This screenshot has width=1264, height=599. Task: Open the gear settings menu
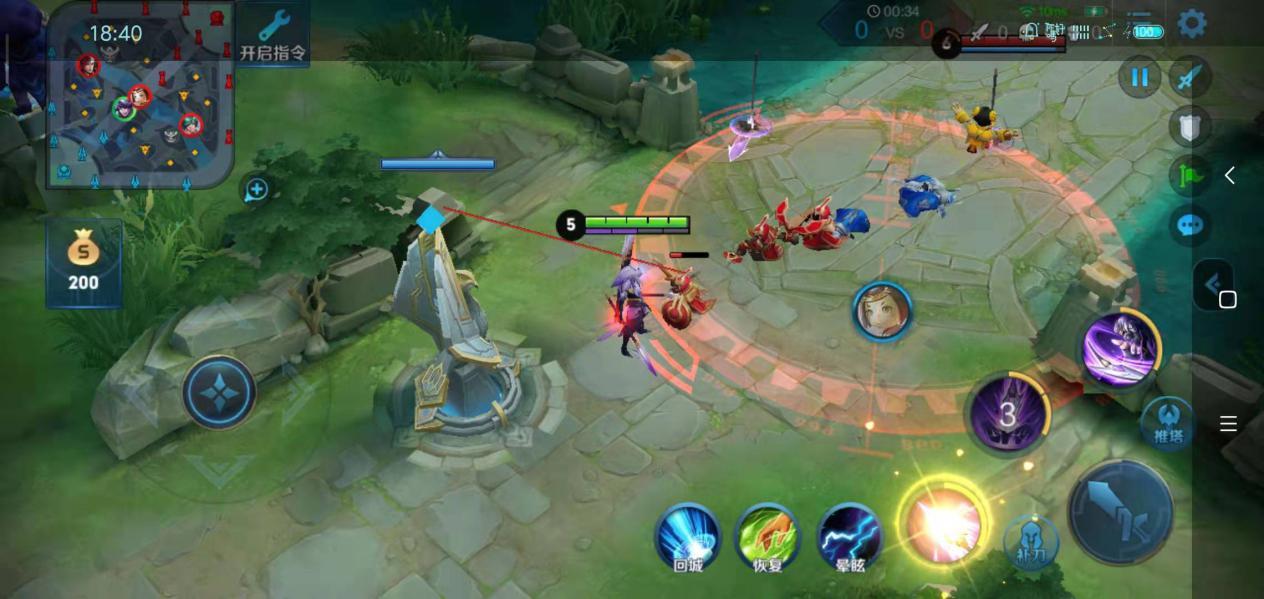[x=1191, y=24]
